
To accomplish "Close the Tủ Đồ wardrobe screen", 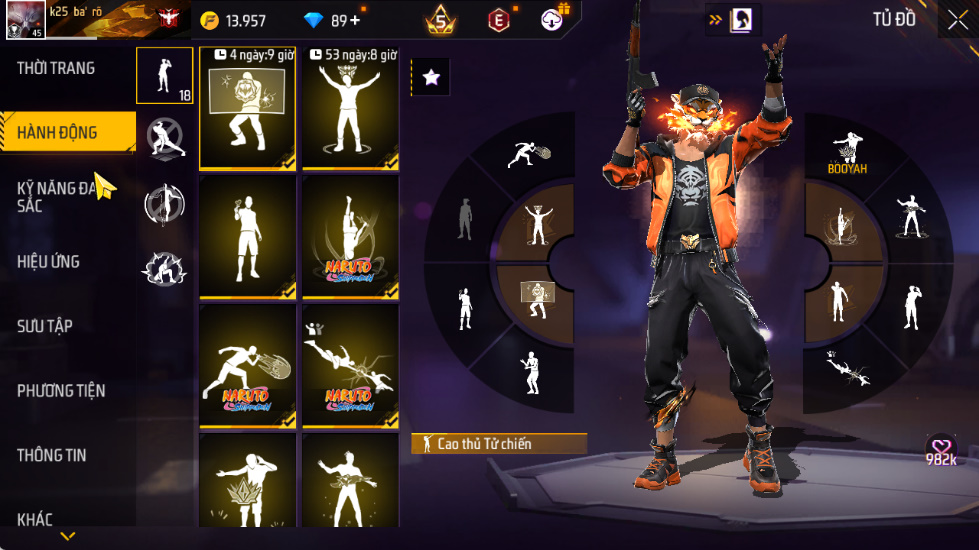I will (x=957, y=19).
